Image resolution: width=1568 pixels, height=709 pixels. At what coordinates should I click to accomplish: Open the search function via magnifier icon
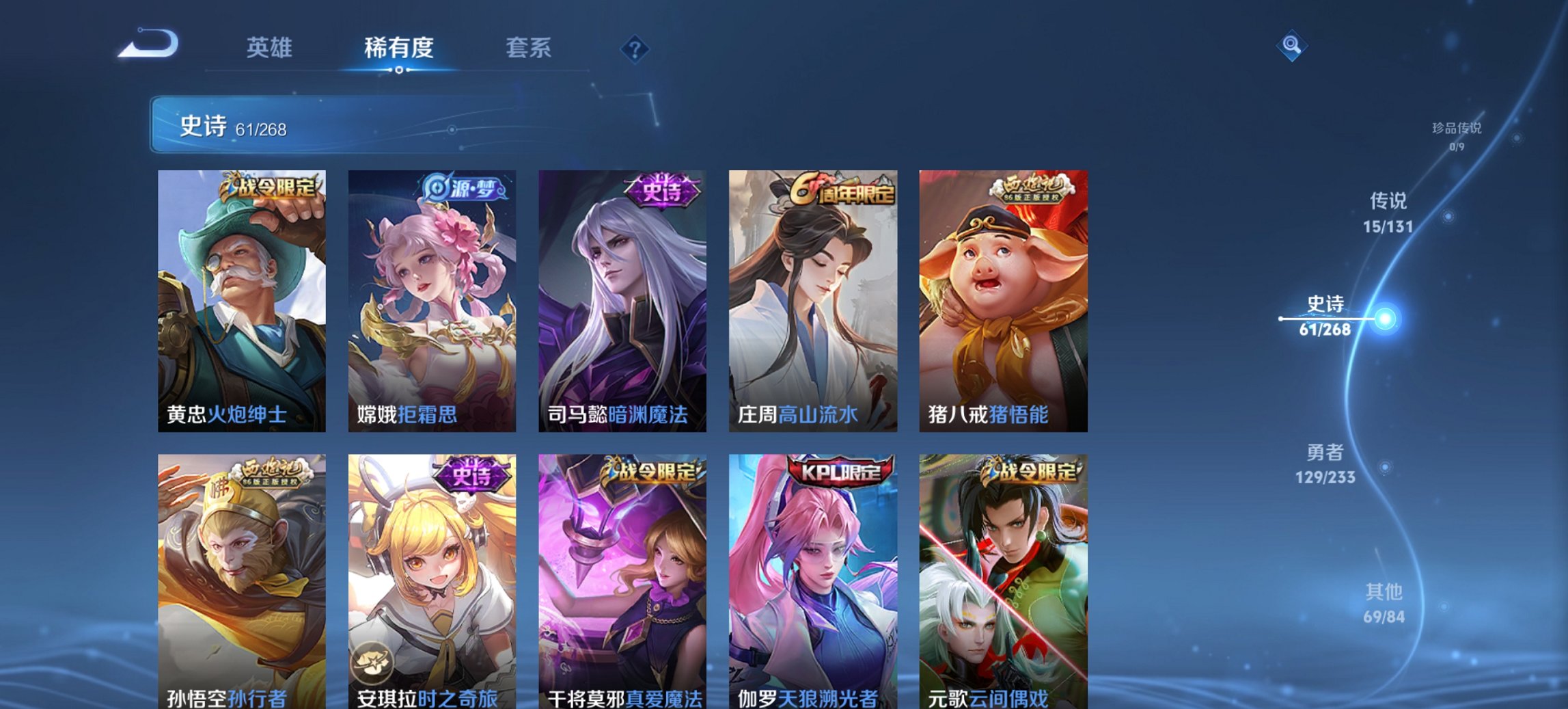(x=1292, y=46)
